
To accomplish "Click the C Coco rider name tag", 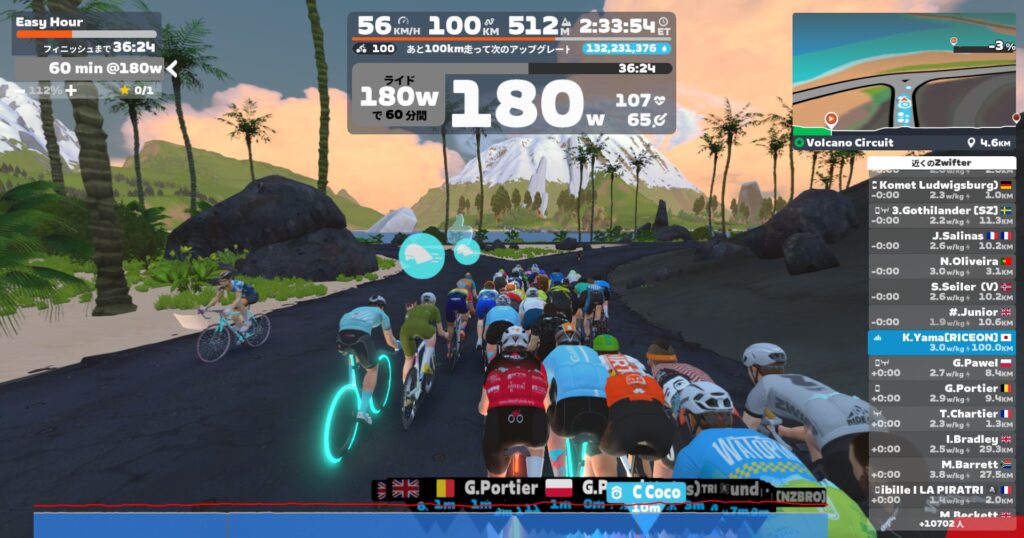I will pyautogui.click(x=657, y=491).
